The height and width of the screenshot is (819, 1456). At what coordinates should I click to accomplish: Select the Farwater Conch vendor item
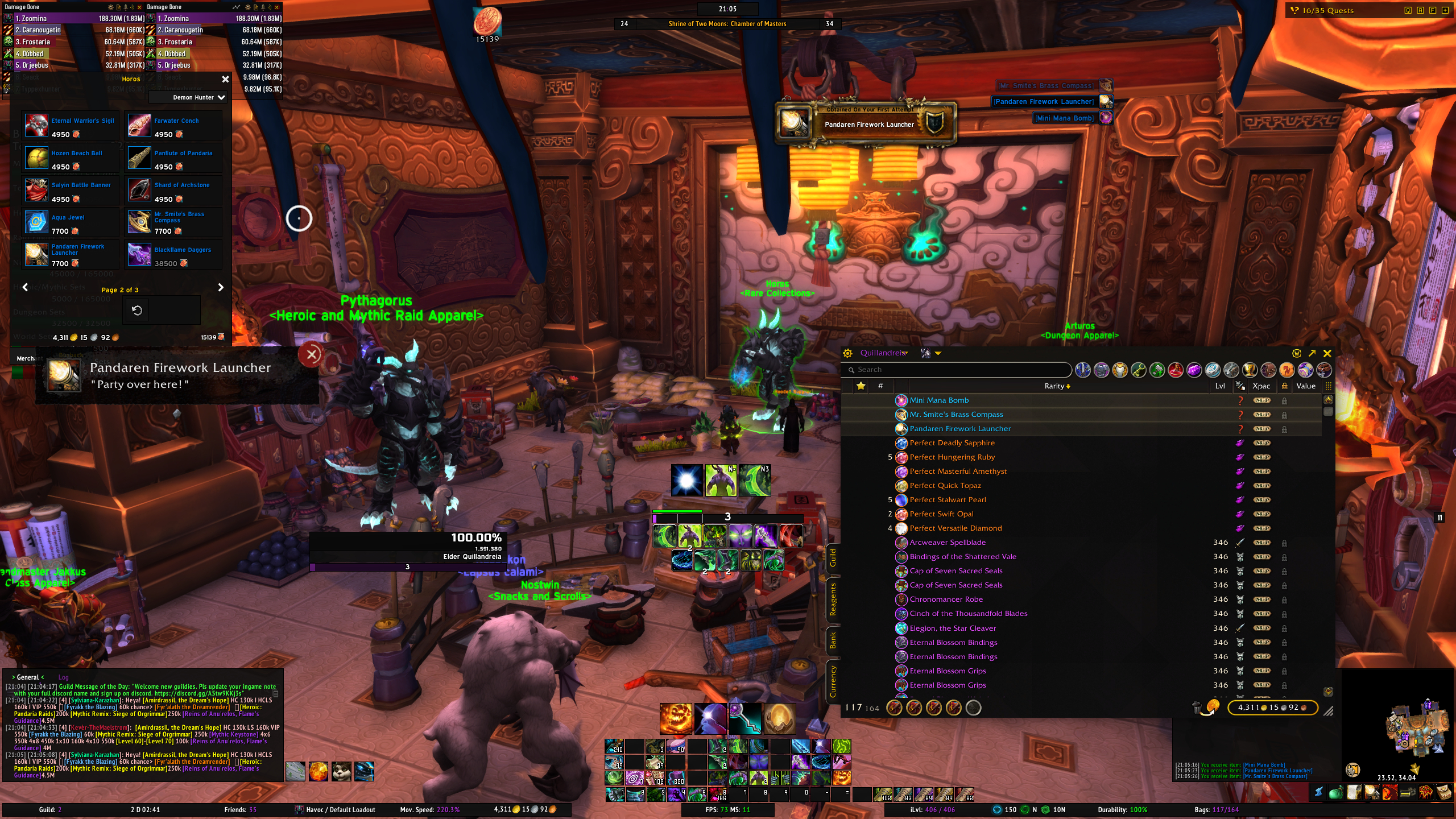tap(139, 126)
